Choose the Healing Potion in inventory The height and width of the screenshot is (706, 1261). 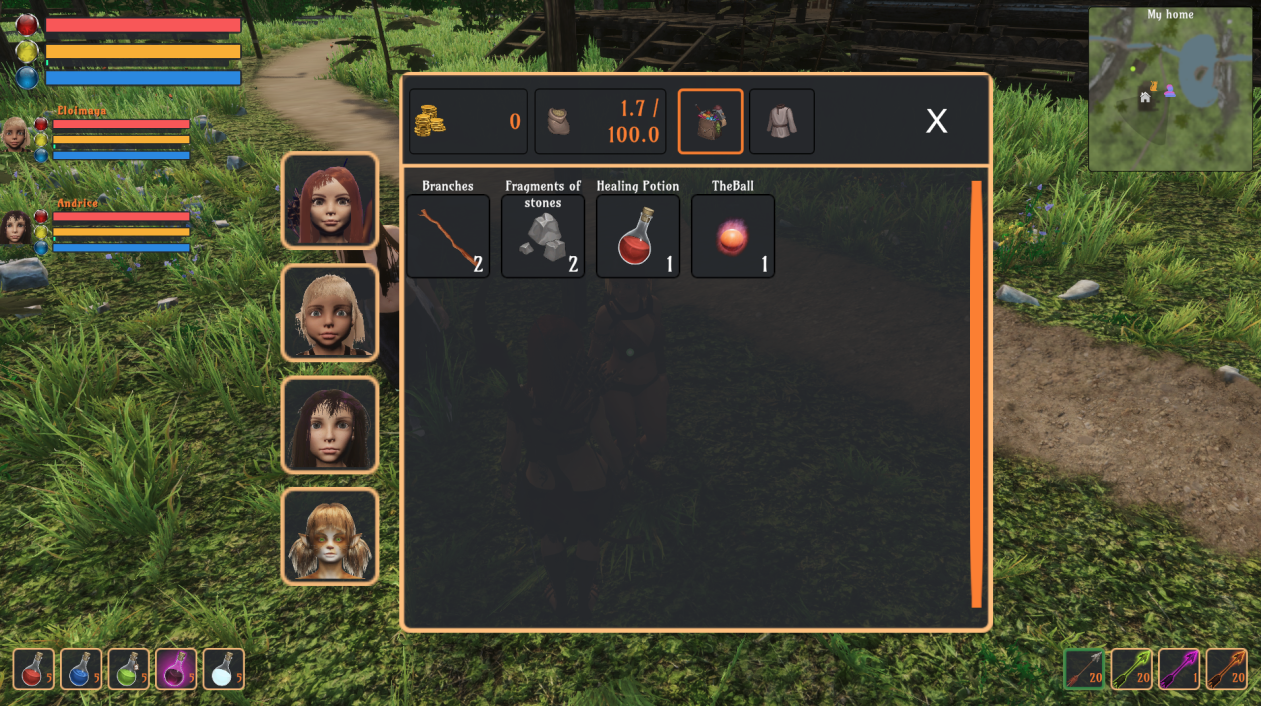click(x=638, y=236)
